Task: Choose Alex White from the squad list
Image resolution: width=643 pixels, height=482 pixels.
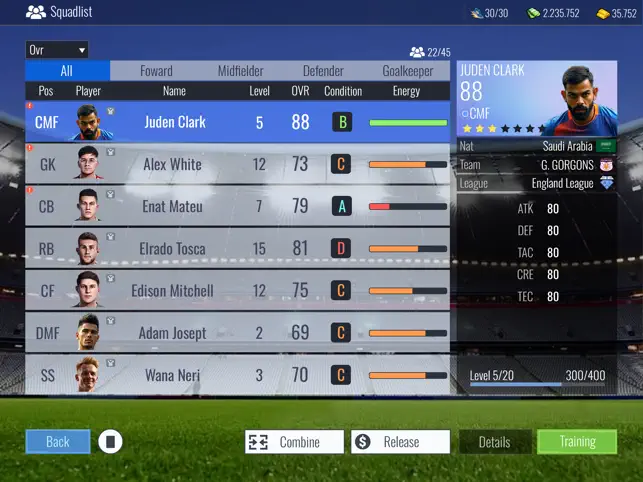Action: [238, 164]
